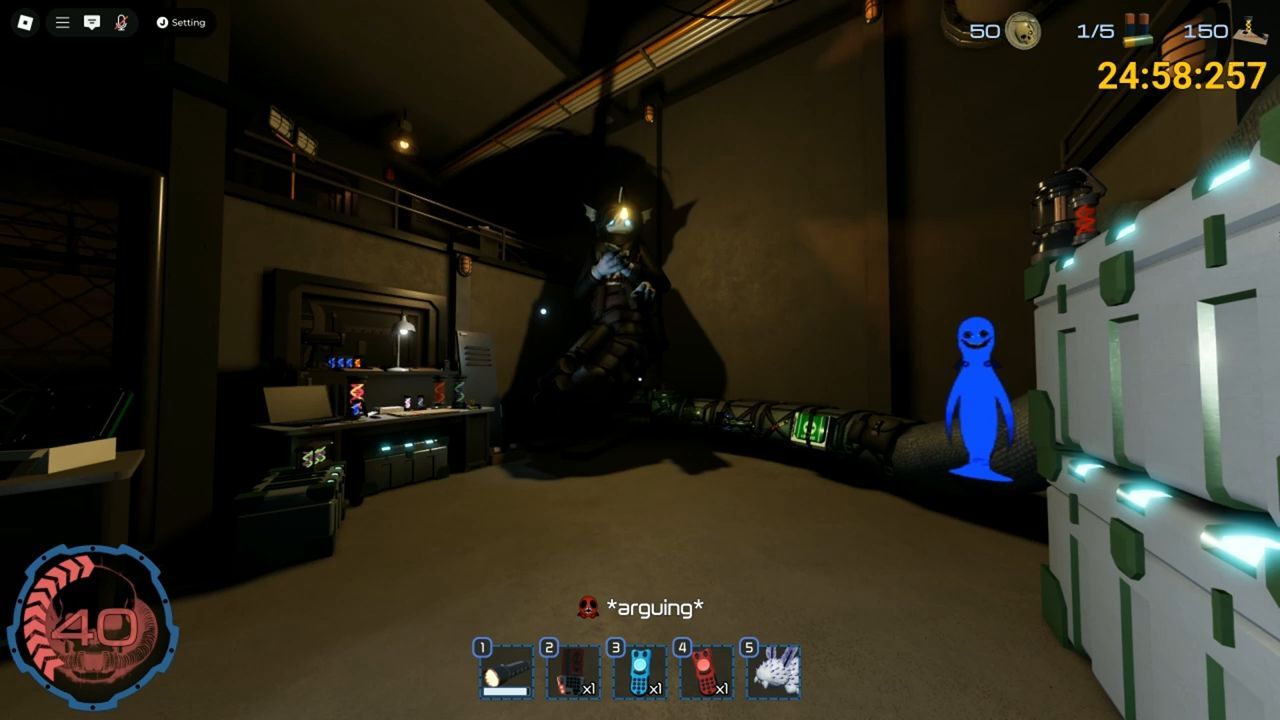Viewport: 1280px width, 720px height.
Task: Choose the white spiky creature in slot 5
Action: pos(773,672)
